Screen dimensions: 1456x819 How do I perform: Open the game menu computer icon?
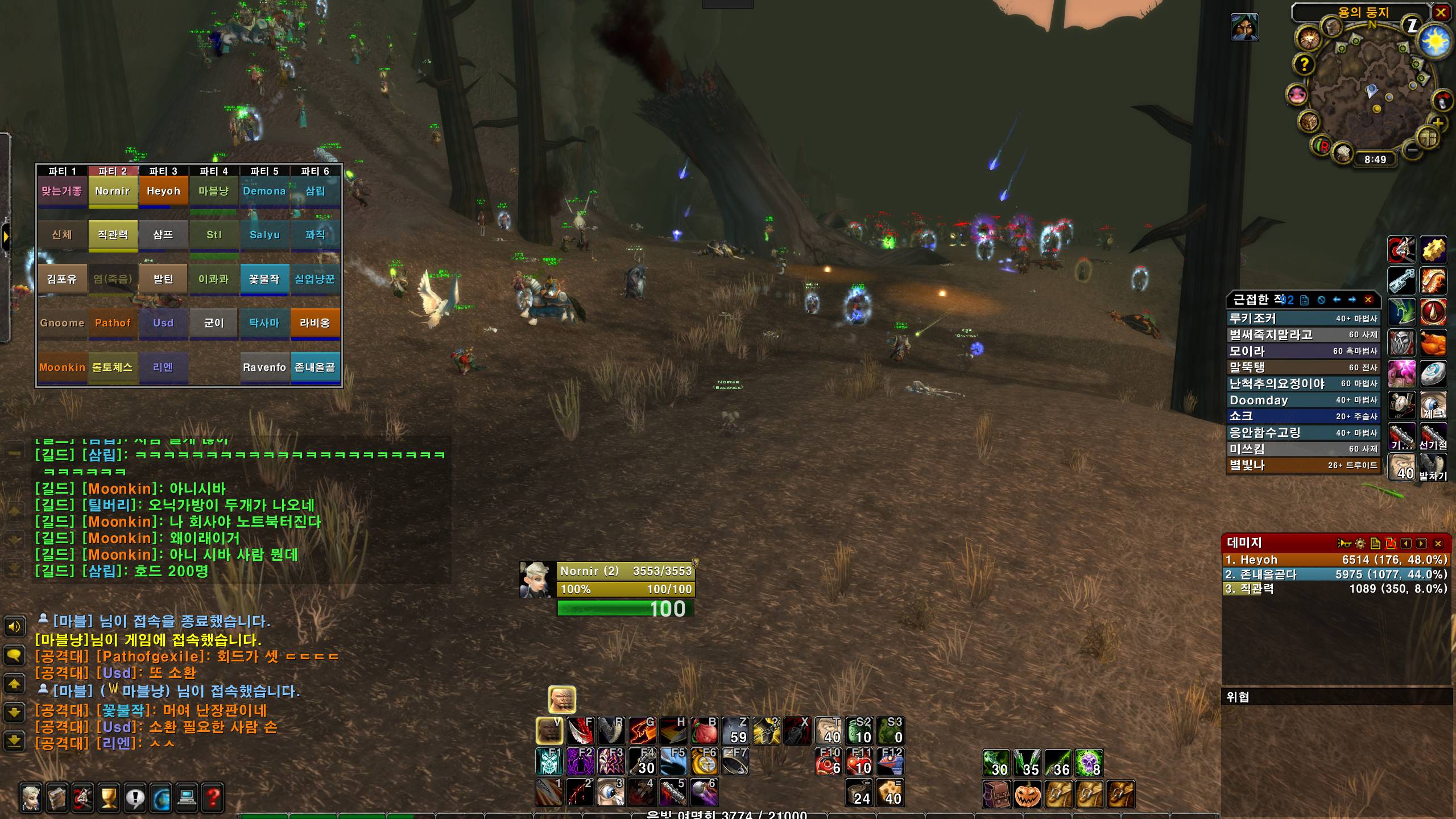tap(187, 797)
